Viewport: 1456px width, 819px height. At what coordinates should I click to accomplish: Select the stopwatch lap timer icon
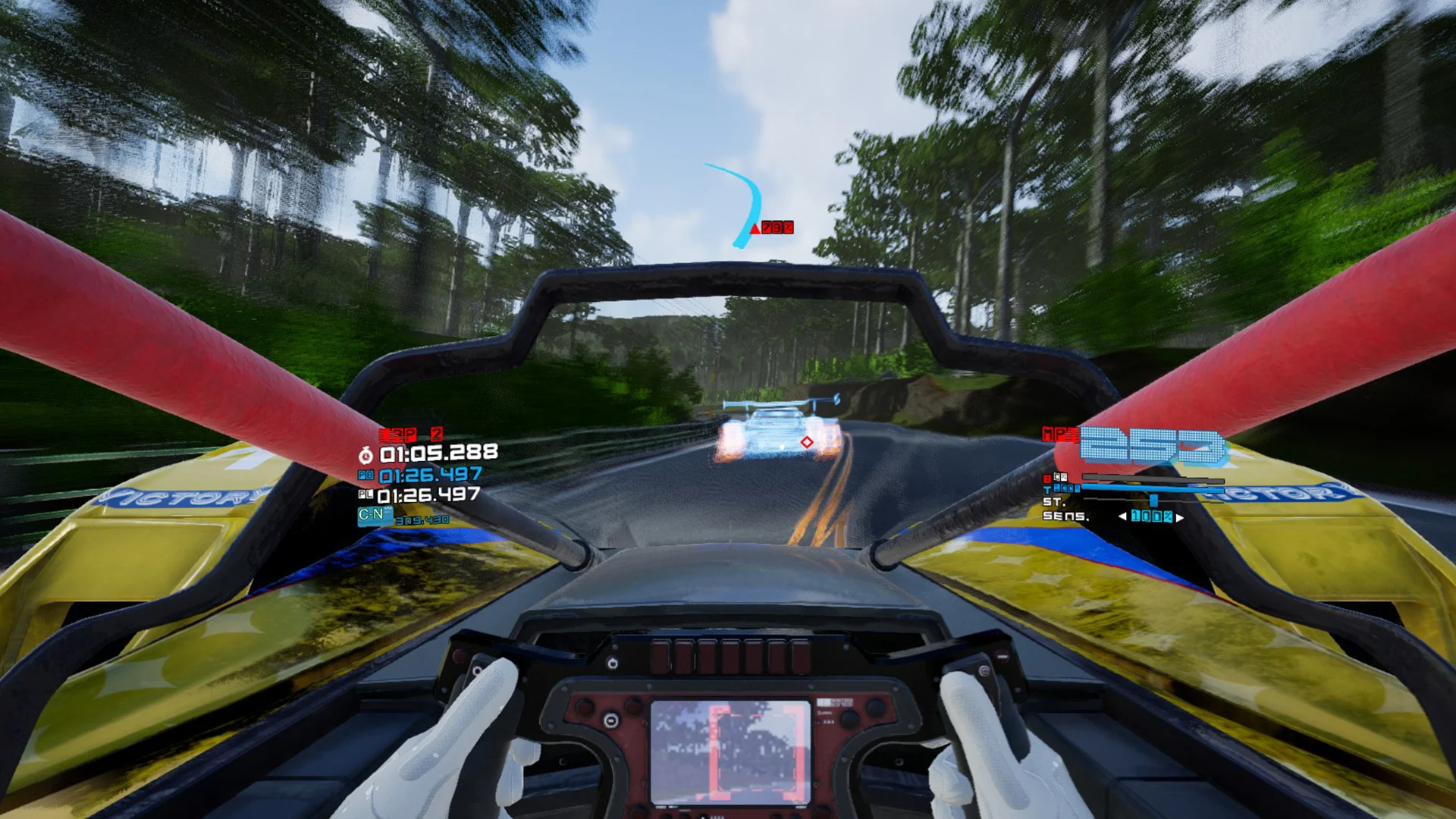pos(366,455)
